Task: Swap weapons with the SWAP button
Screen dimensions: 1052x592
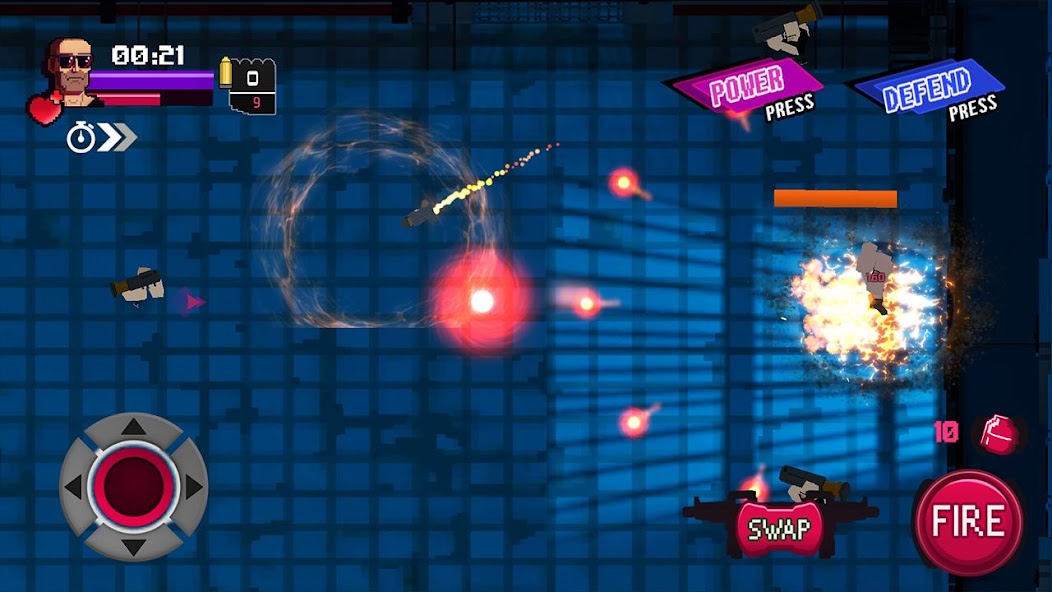Action: coord(779,527)
